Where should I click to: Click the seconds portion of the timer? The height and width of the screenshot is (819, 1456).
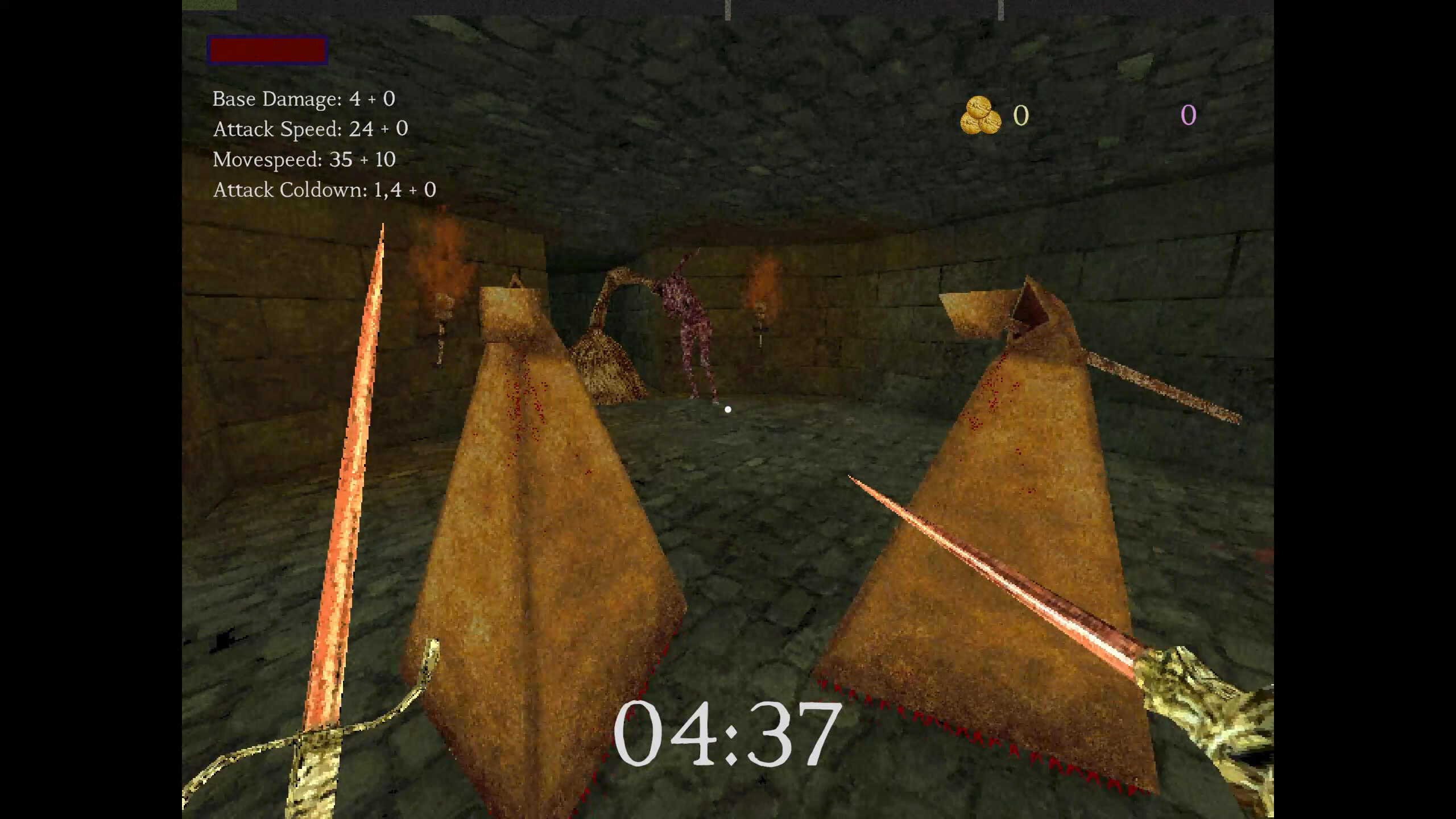(x=796, y=733)
